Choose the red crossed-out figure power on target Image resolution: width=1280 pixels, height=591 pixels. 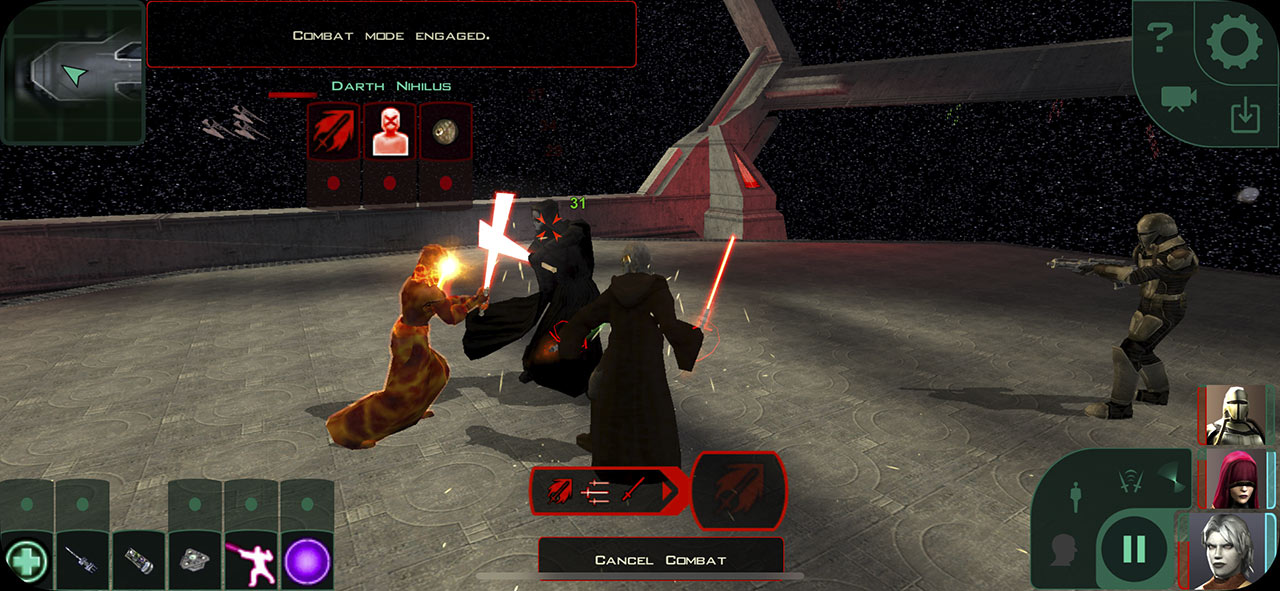pos(389,131)
